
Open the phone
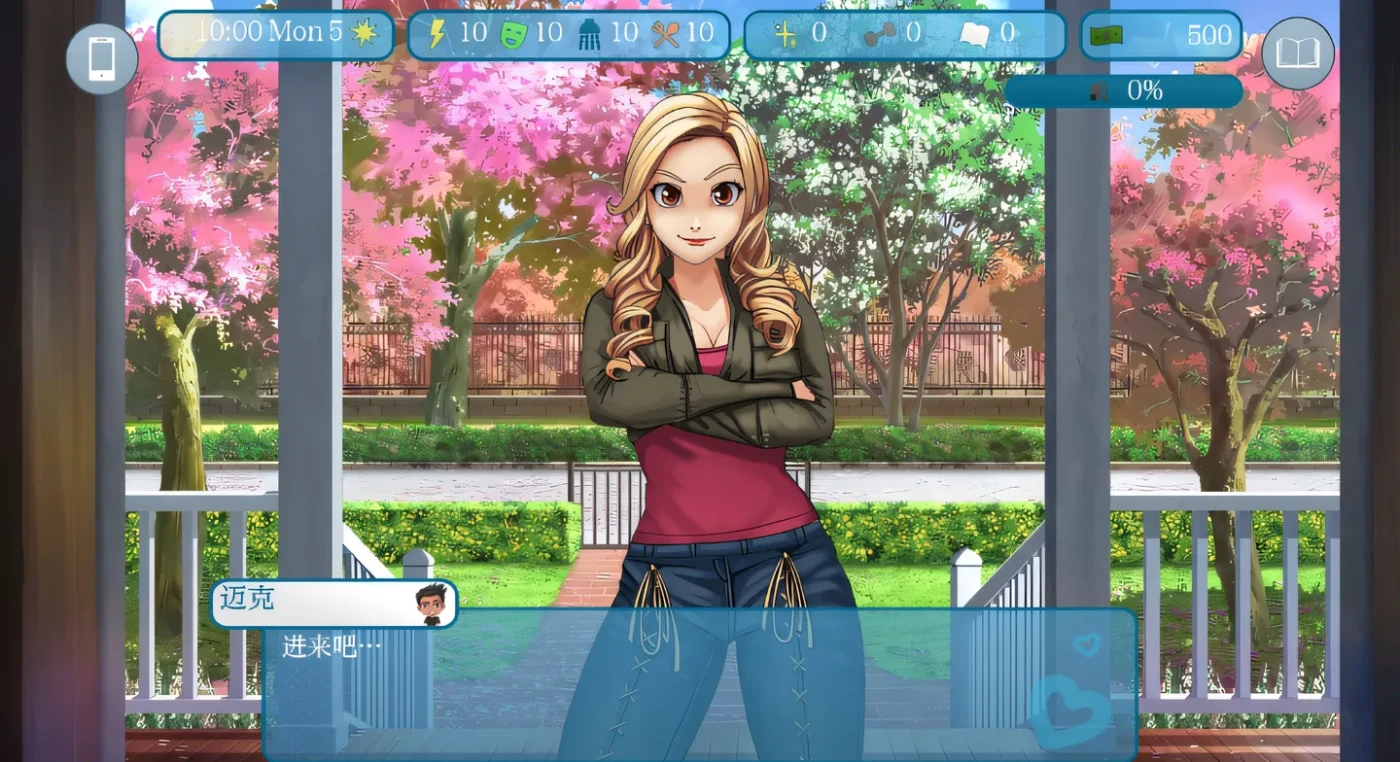pyautogui.click(x=101, y=58)
